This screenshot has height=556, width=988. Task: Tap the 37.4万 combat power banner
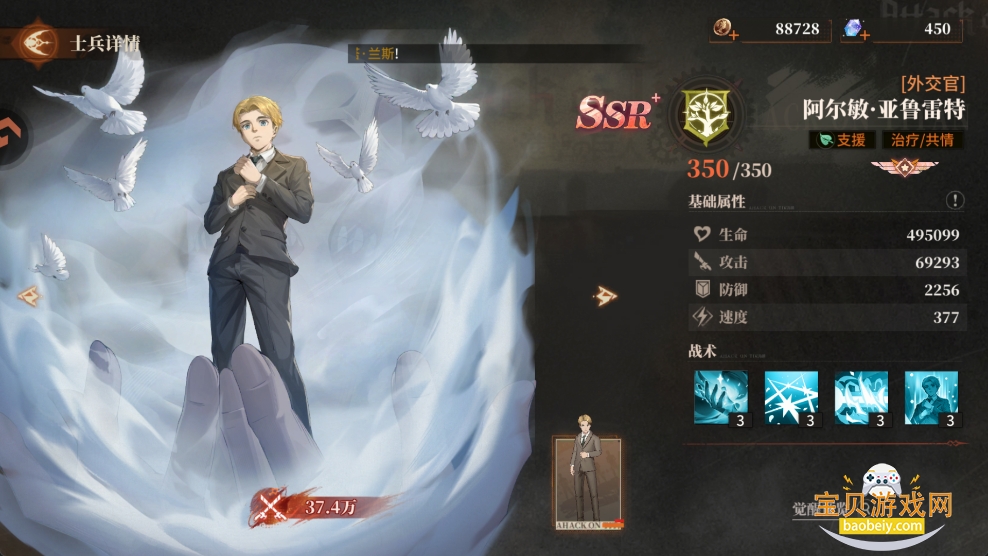(310, 507)
